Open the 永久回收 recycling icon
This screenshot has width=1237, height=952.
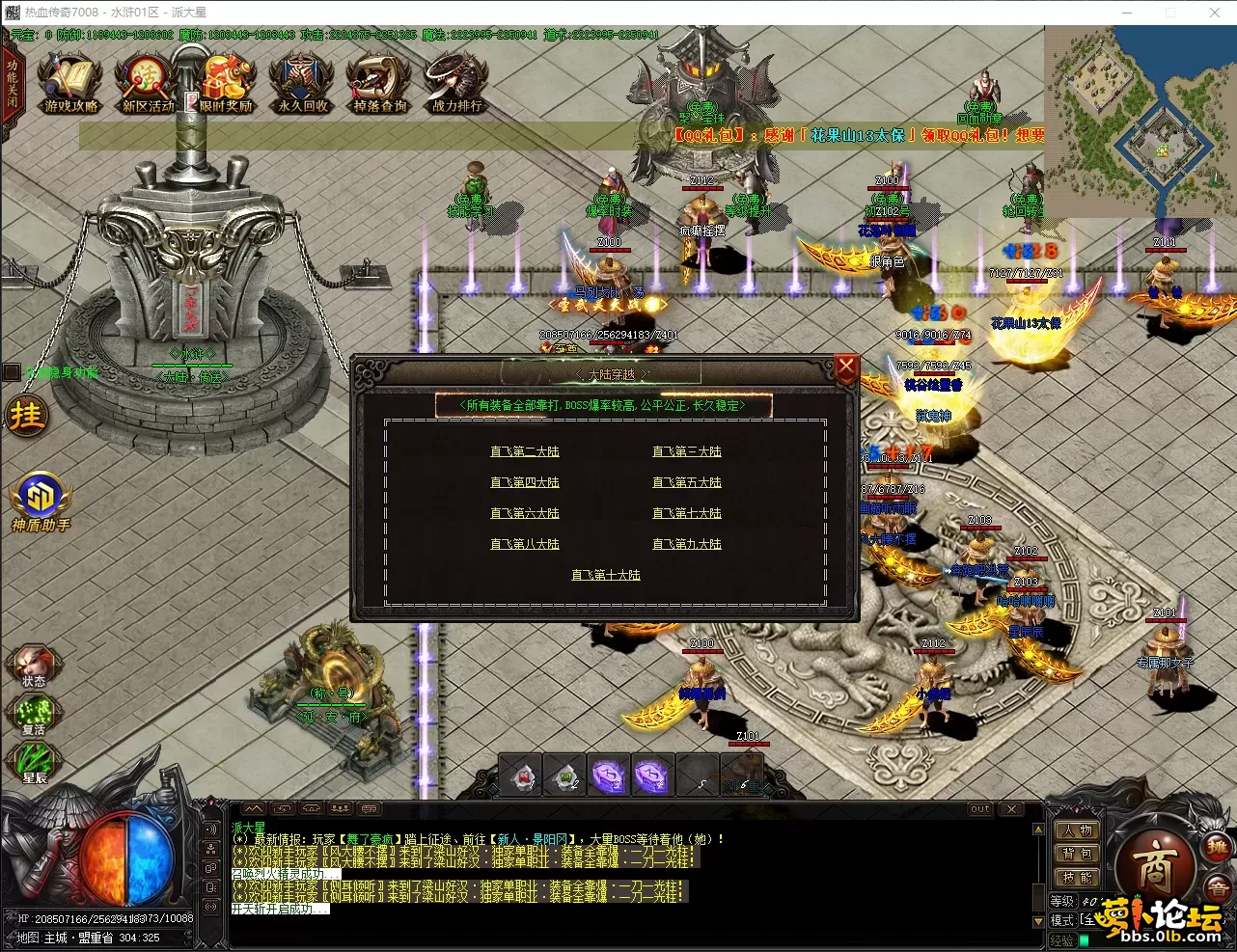302,84
